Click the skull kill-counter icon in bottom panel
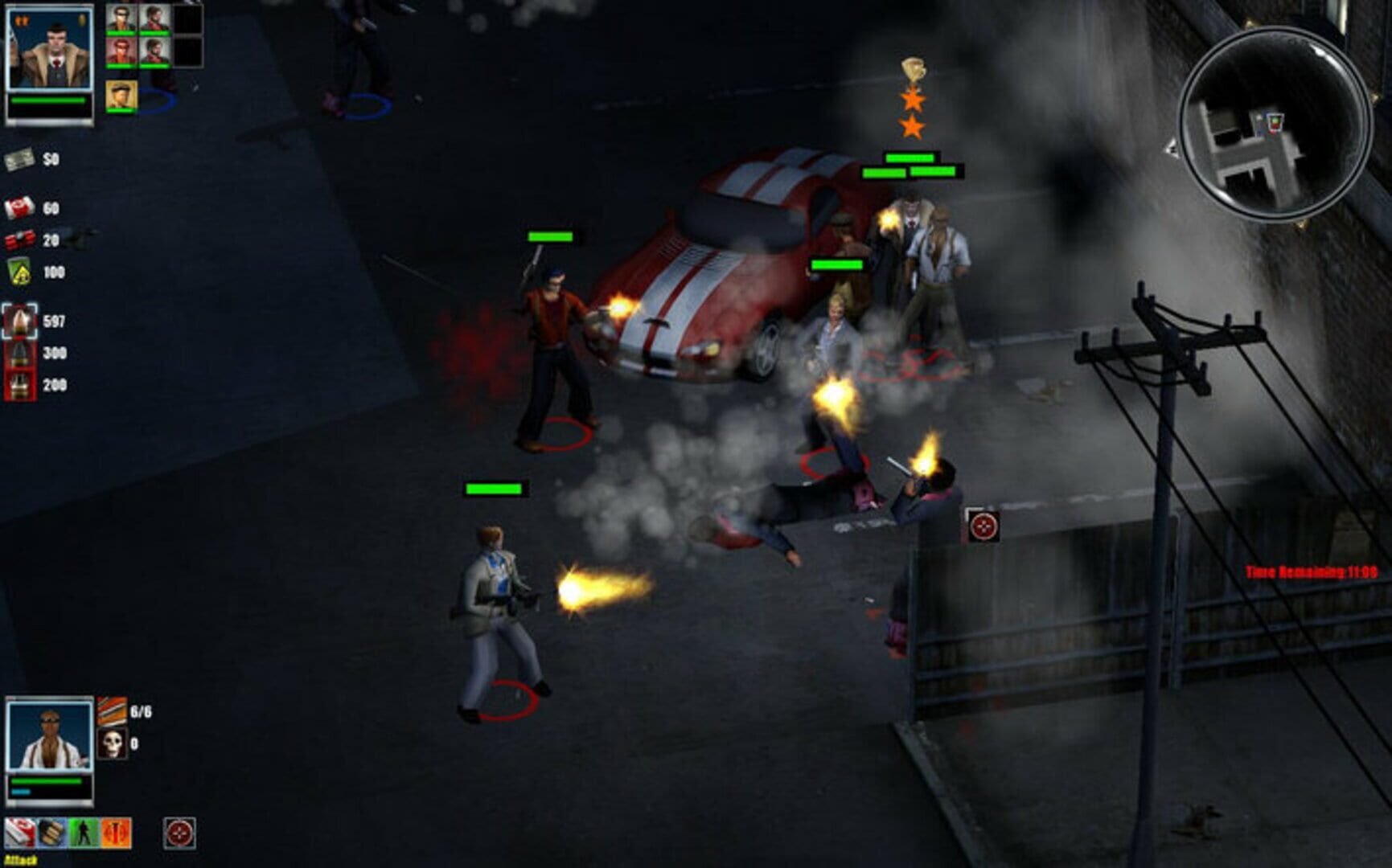Image resolution: width=1392 pixels, height=868 pixels. point(113,744)
